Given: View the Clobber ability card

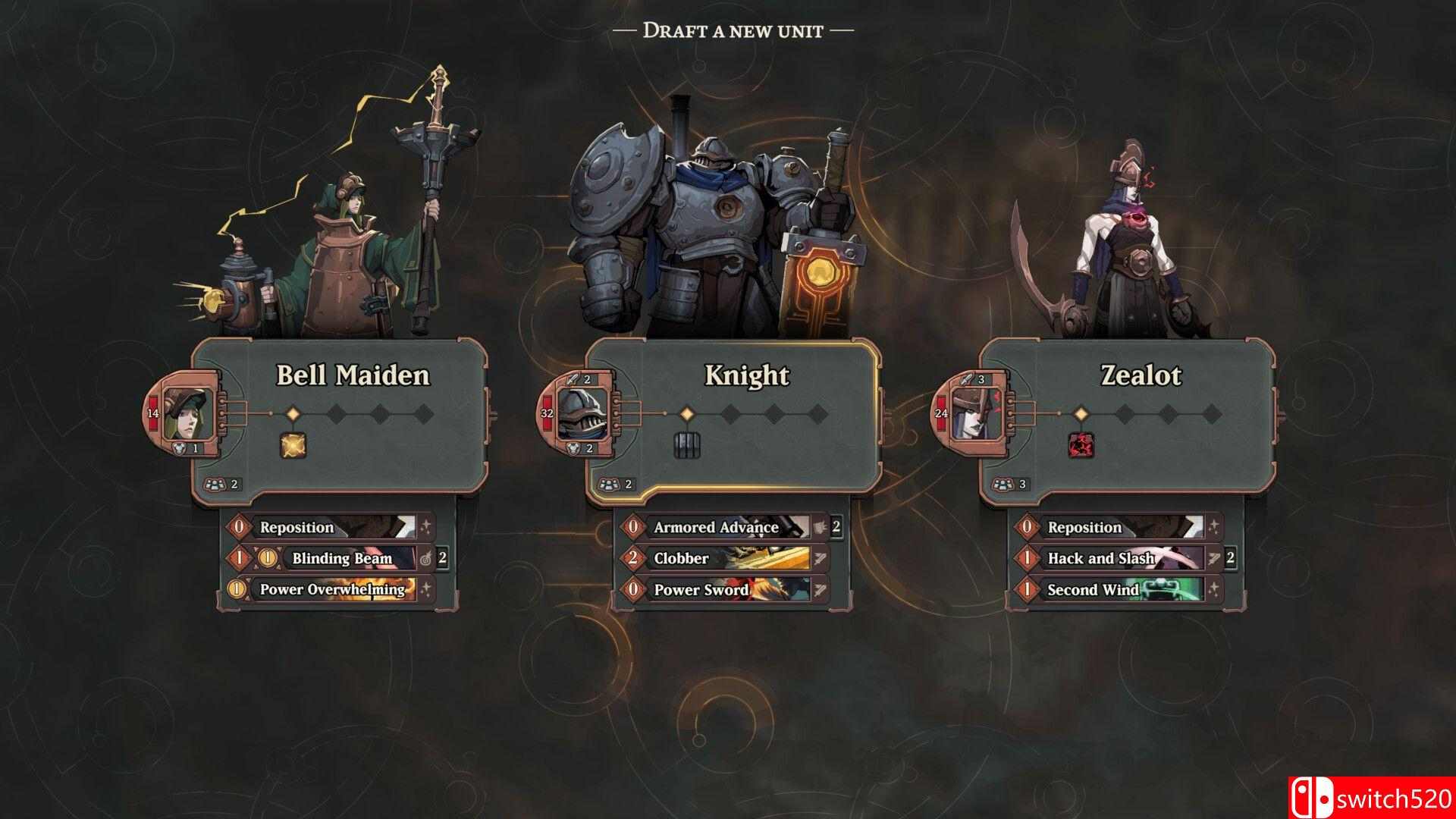Looking at the screenshot, I should [717, 559].
